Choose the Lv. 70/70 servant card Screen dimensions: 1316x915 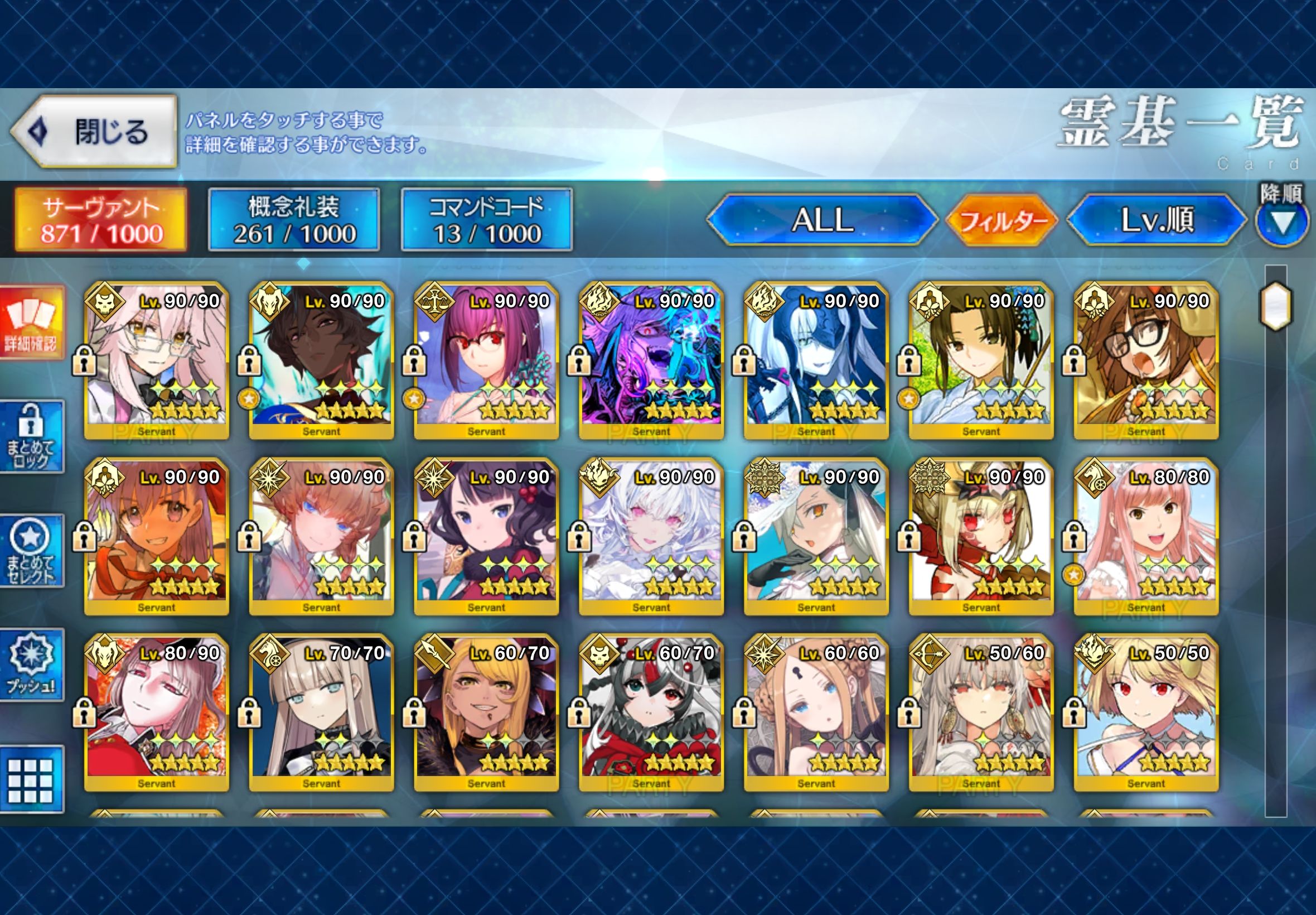321,712
